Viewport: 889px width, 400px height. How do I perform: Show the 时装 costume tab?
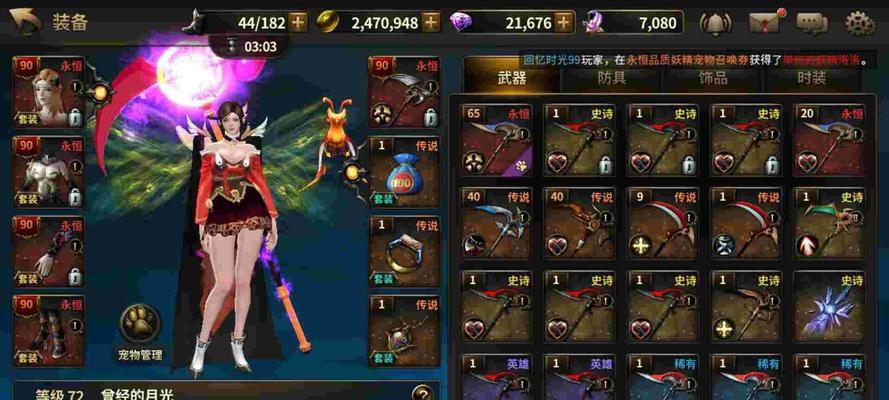(811, 77)
